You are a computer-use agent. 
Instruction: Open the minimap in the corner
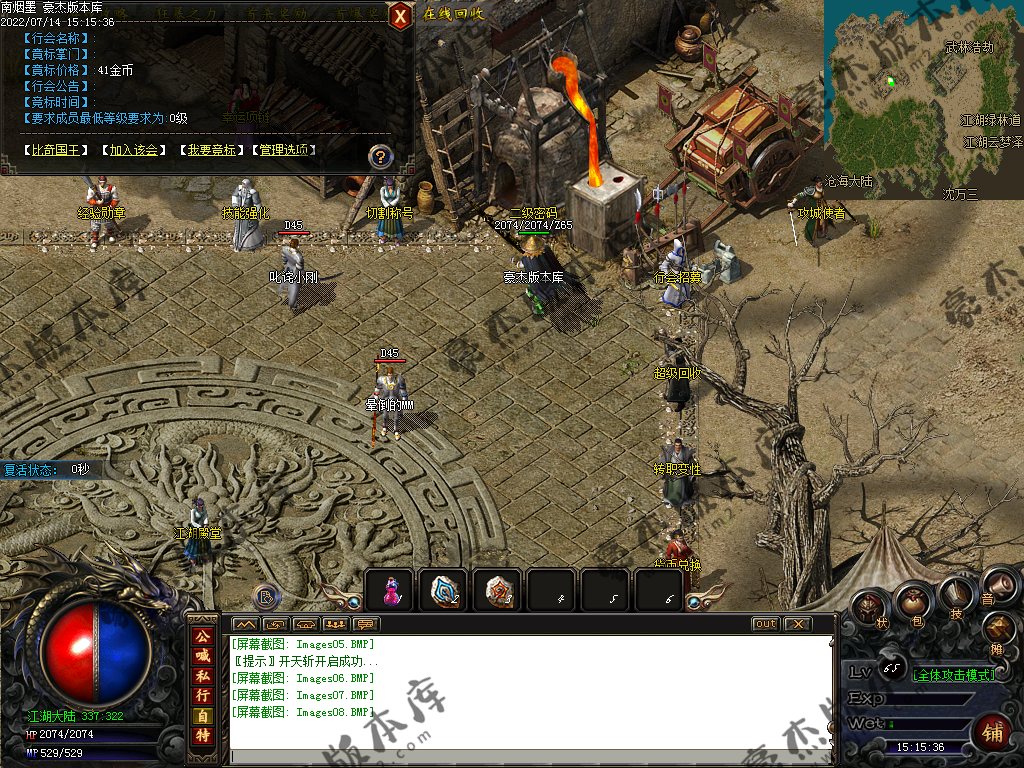[x=923, y=98]
